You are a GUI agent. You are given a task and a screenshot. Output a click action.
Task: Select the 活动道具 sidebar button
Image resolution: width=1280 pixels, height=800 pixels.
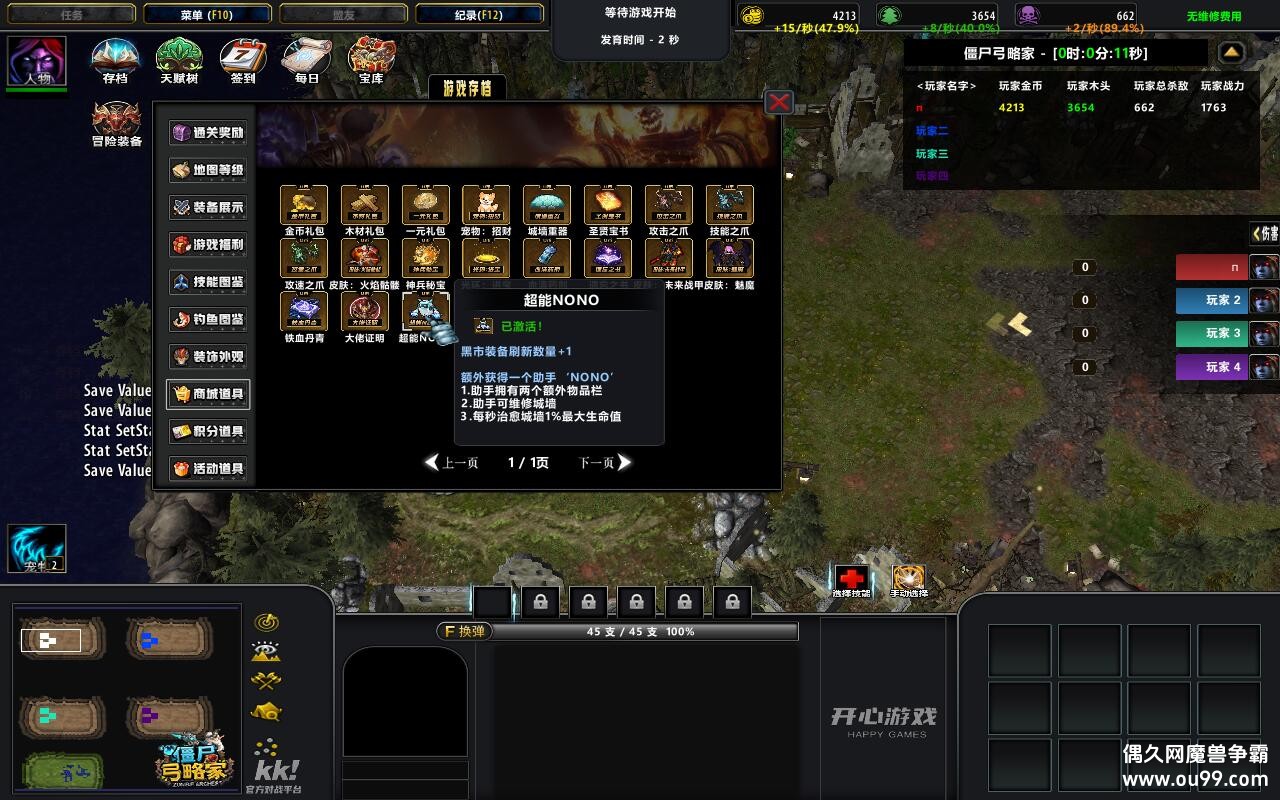207,469
